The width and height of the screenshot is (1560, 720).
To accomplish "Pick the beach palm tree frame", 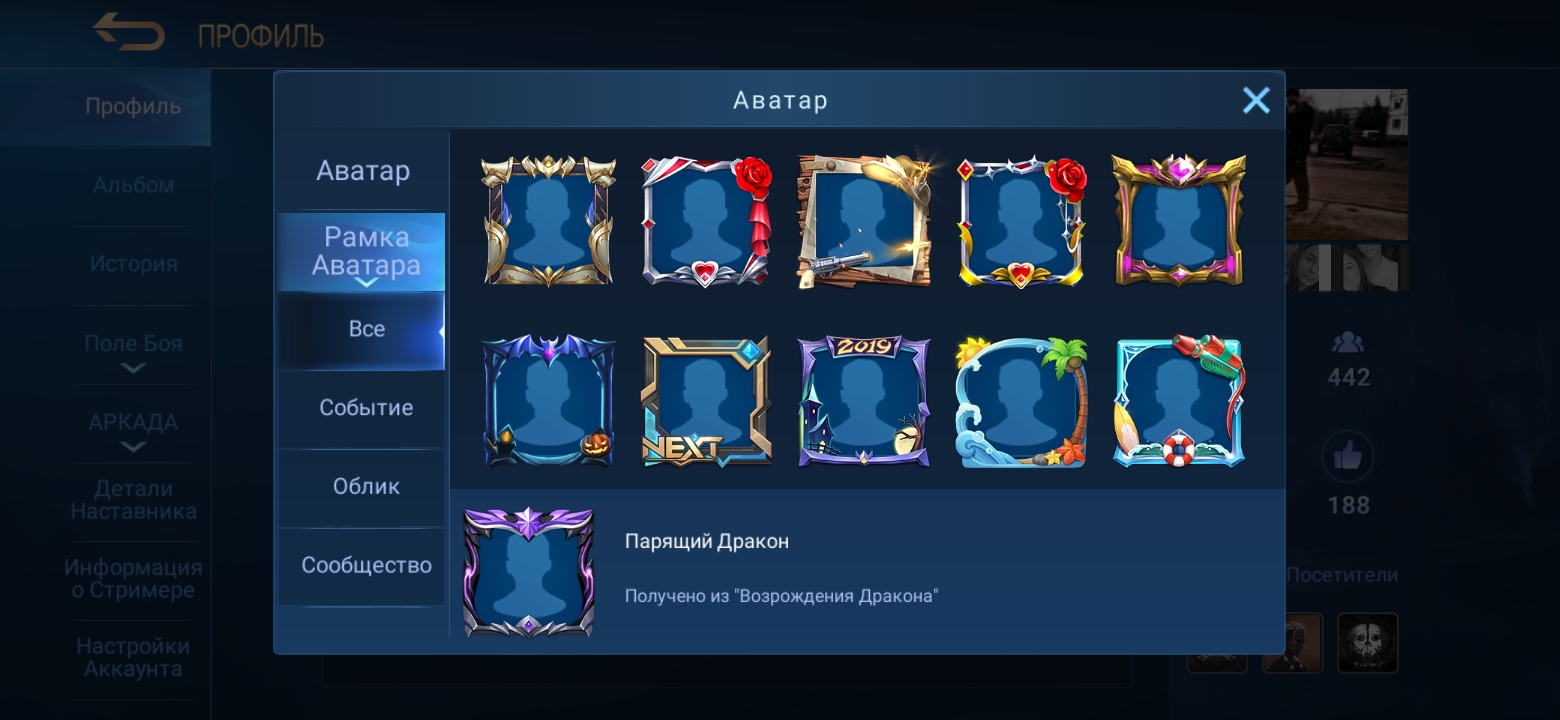I will tap(1022, 400).
